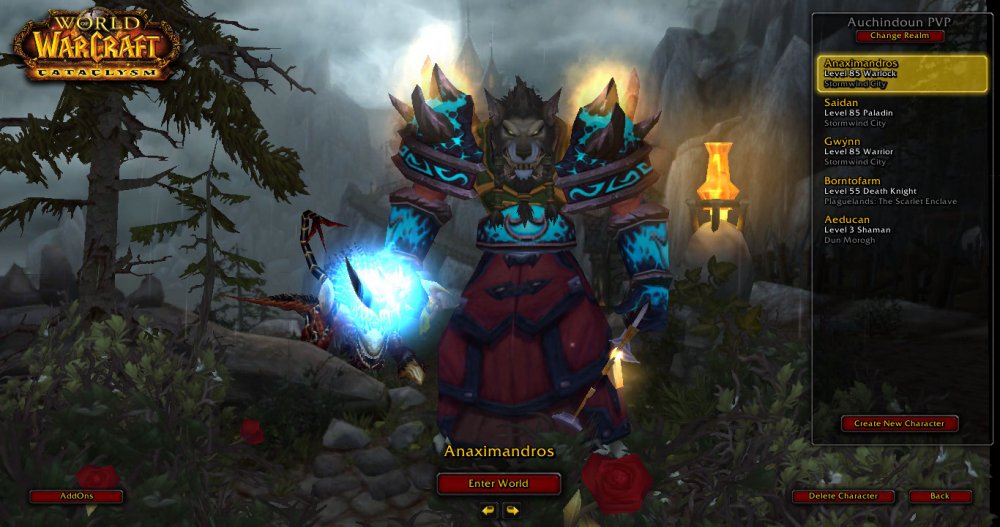Viewport: 1000px width, 527px height.
Task: Select the Anaximandros Warlock character
Action: [902, 73]
